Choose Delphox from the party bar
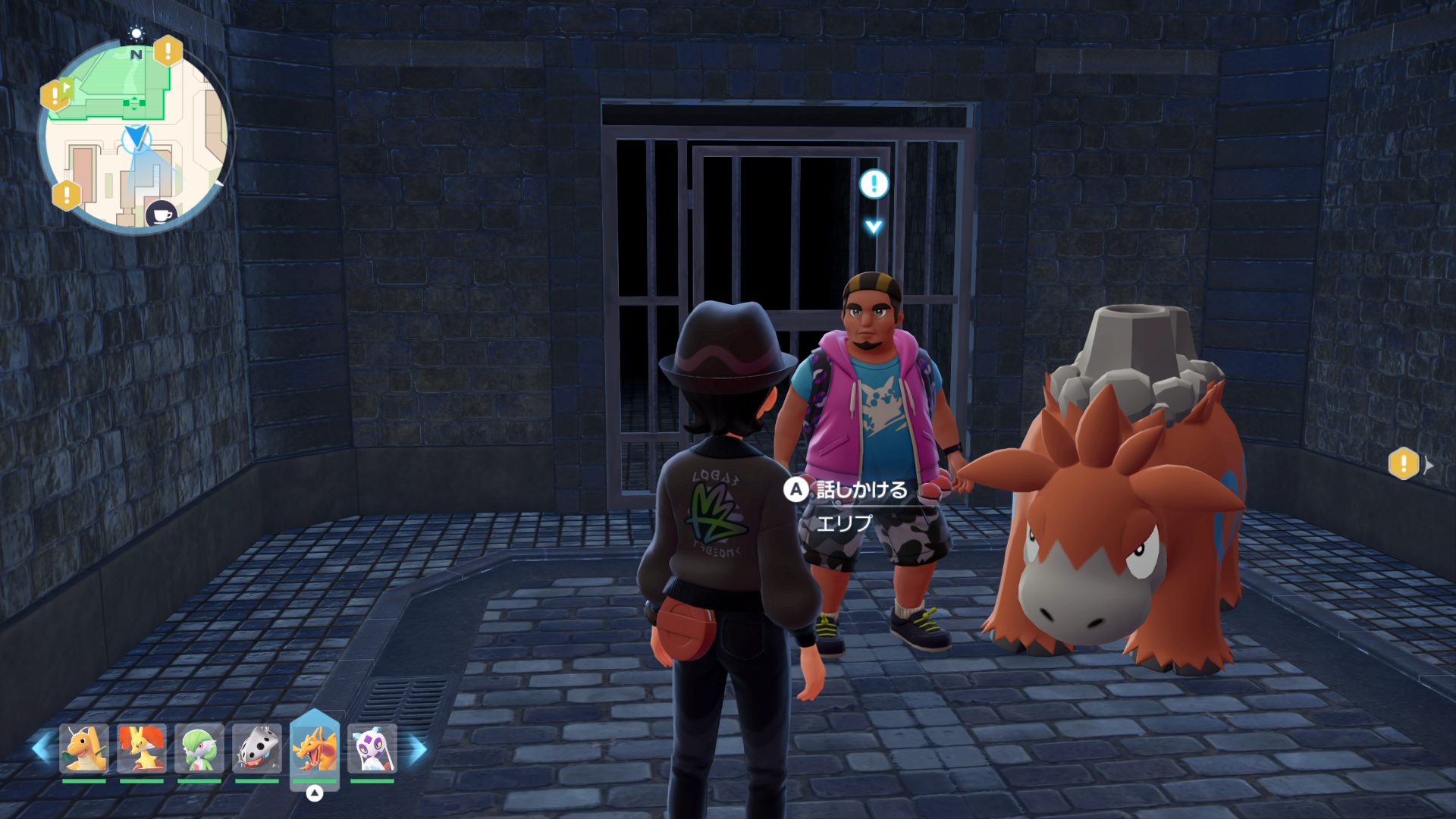Screen dimensions: 1456x819 click(x=141, y=748)
